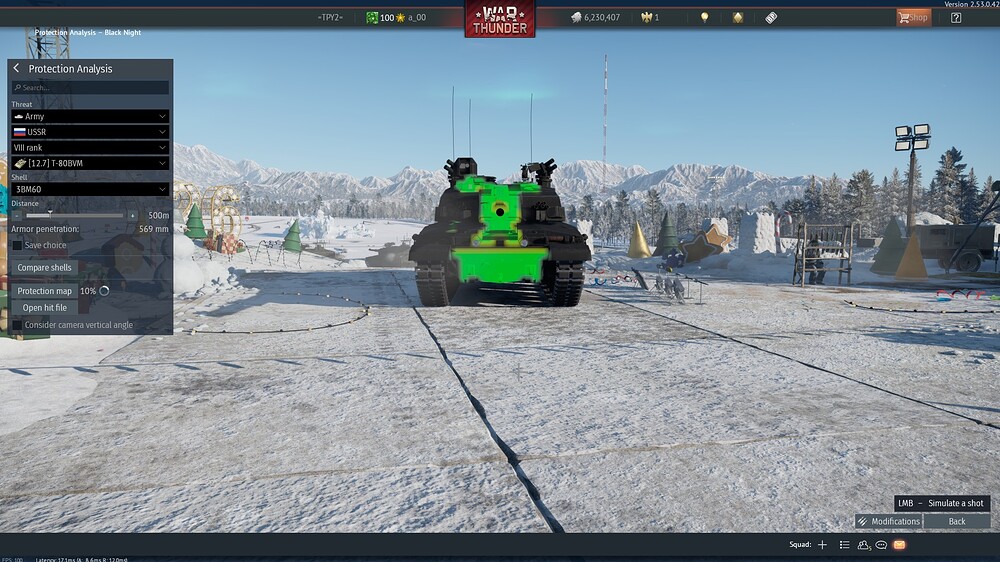
Task: Open the orange mail envelope icon
Action: pyautogui.click(x=899, y=545)
